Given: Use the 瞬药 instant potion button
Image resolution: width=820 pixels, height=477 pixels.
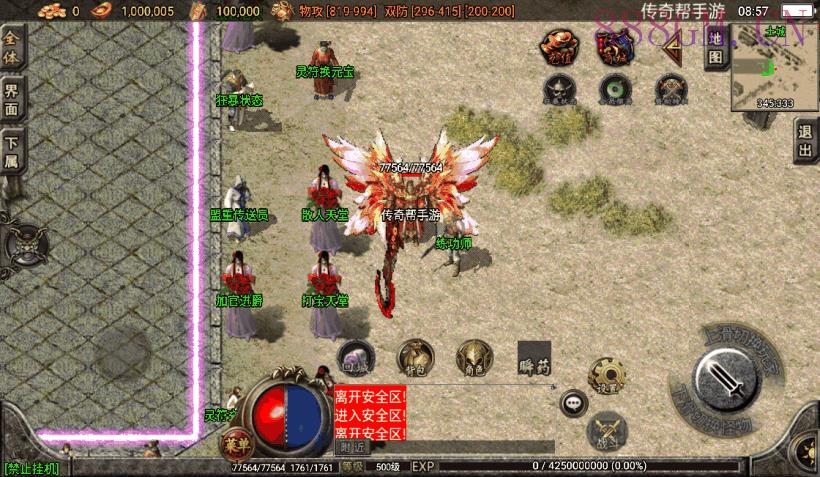Looking at the screenshot, I should pyautogui.click(x=534, y=359).
